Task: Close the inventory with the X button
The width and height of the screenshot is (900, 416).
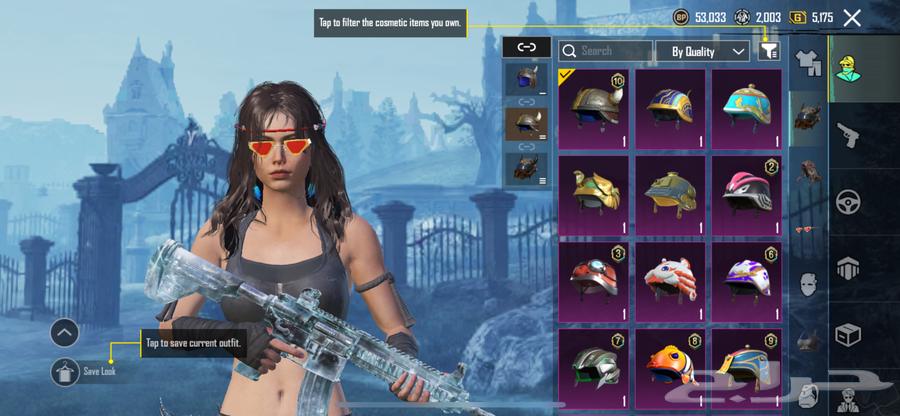Action: (x=852, y=17)
